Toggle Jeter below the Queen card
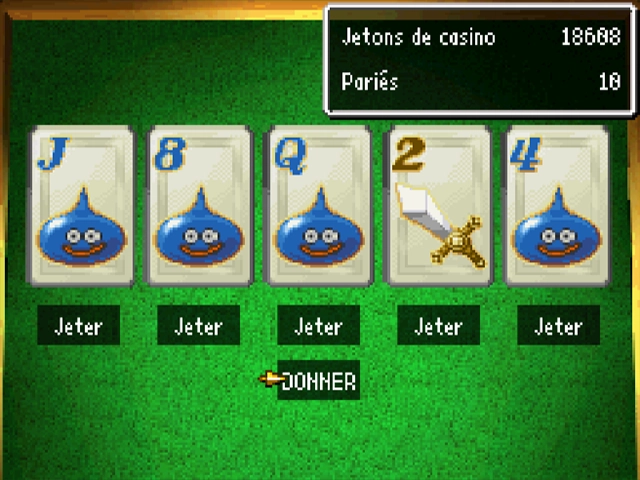This screenshot has height=480, width=640. (318, 326)
